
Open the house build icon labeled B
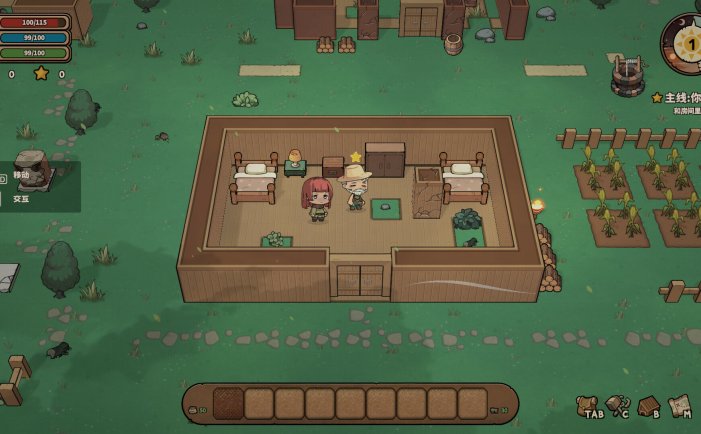[648, 405]
